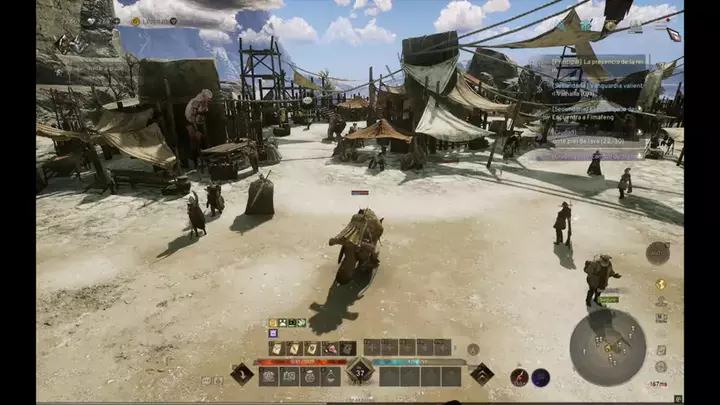This screenshot has height=405, width=720.
Task: Select the level 37 diamond emblem
Action: (360, 374)
